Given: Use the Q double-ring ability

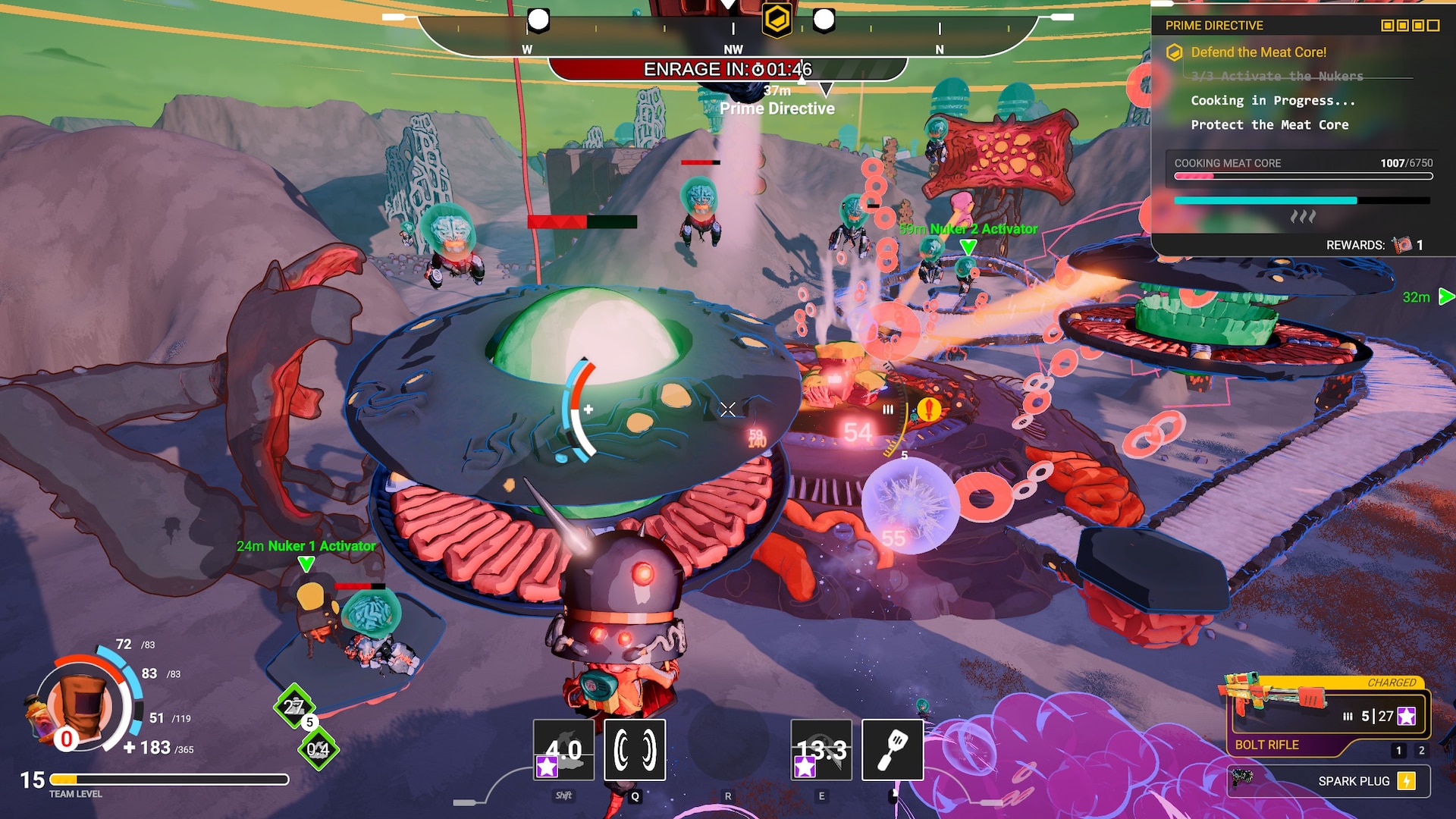Looking at the screenshot, I should click(x=635, y=749).
